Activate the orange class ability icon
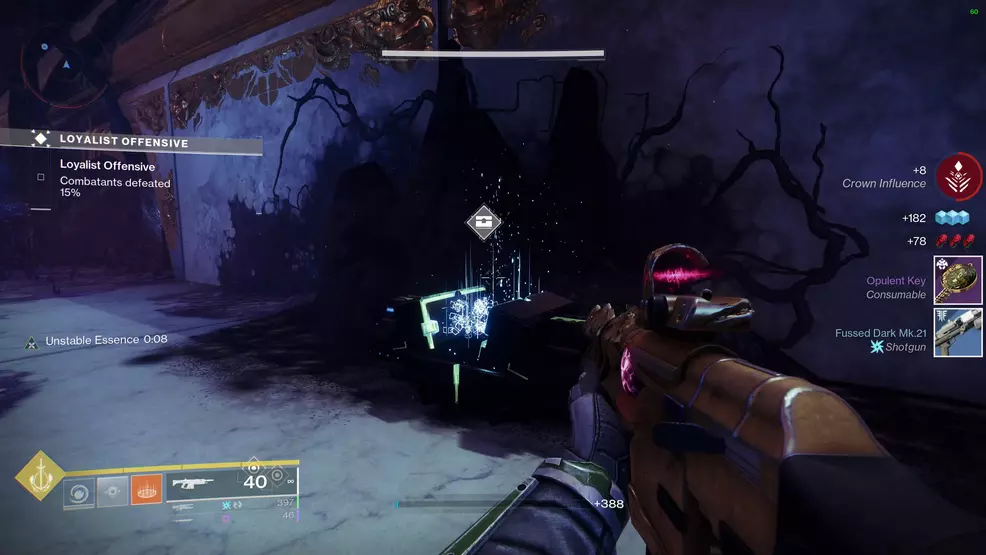 coord(146,490)
